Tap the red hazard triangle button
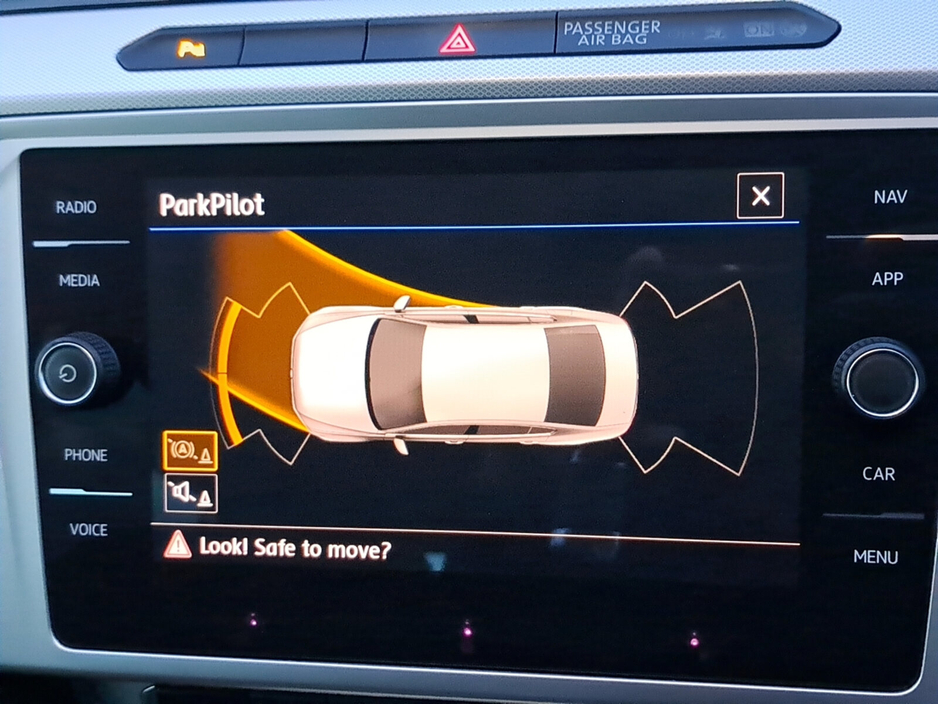The image size is (938, 704). pos(457,40)
